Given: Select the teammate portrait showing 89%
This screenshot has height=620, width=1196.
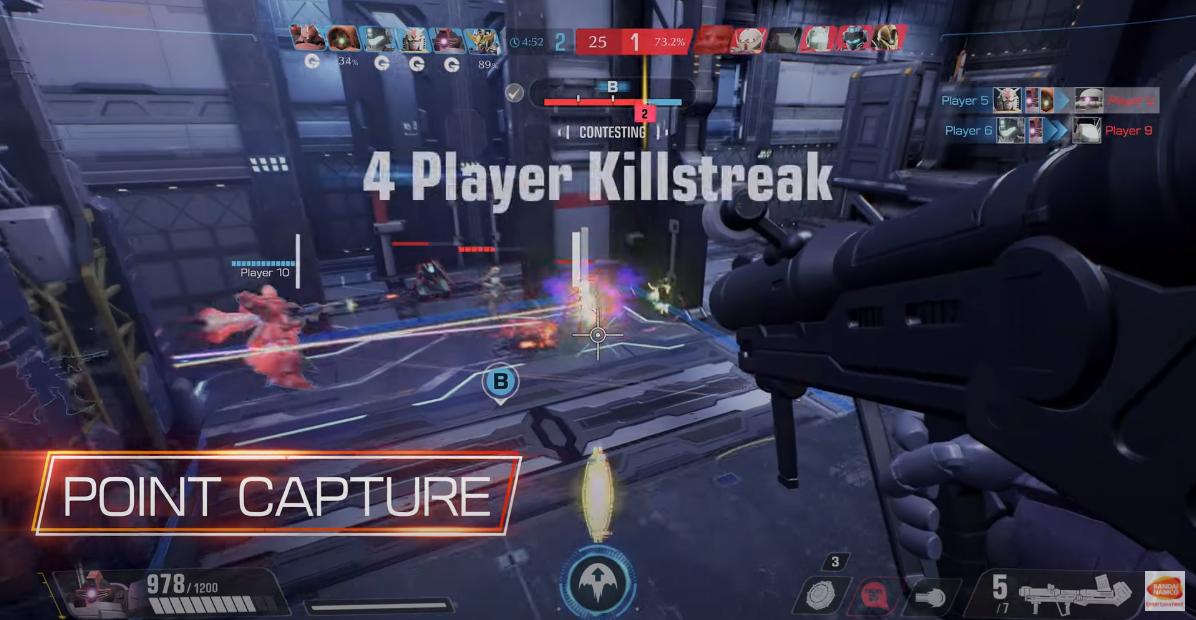Looking at the screenshot, I should (488, 39).
